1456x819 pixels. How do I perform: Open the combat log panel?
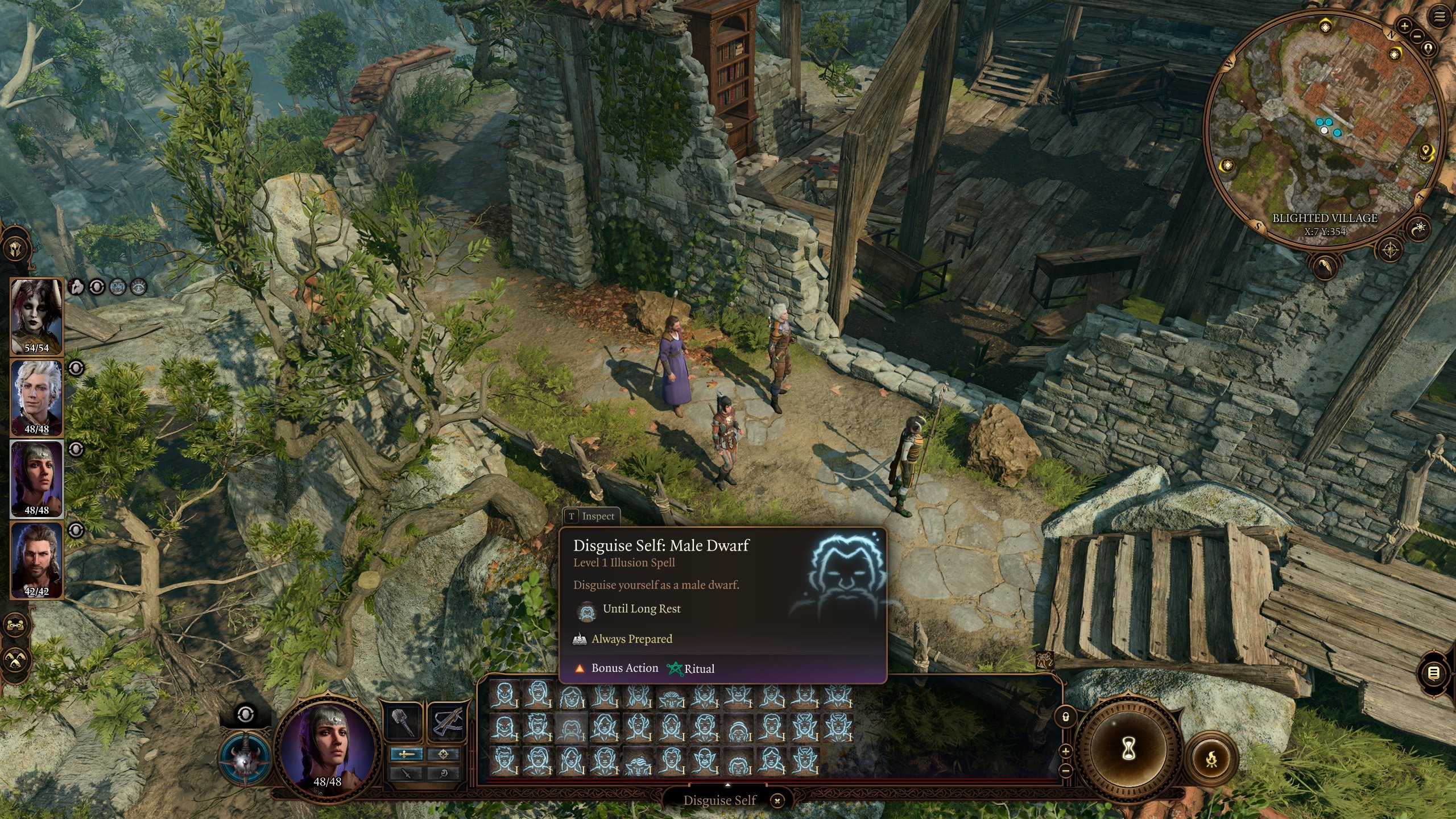coord(1434,673)
